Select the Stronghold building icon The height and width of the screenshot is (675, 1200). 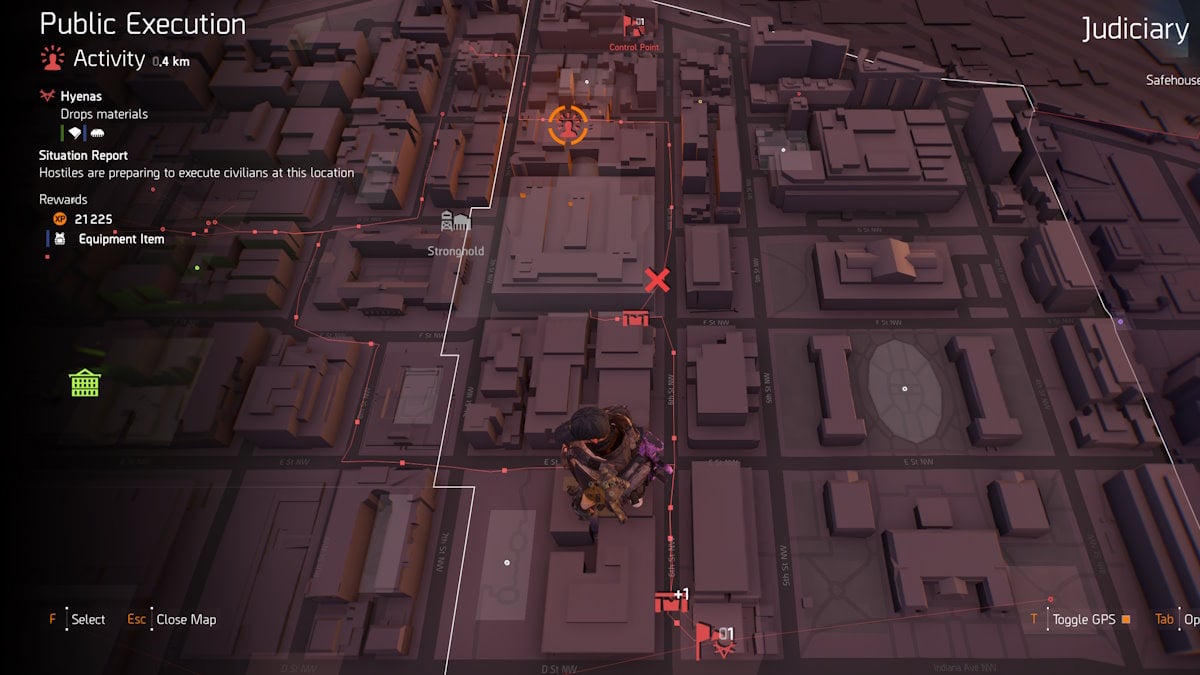click(455, 223)
